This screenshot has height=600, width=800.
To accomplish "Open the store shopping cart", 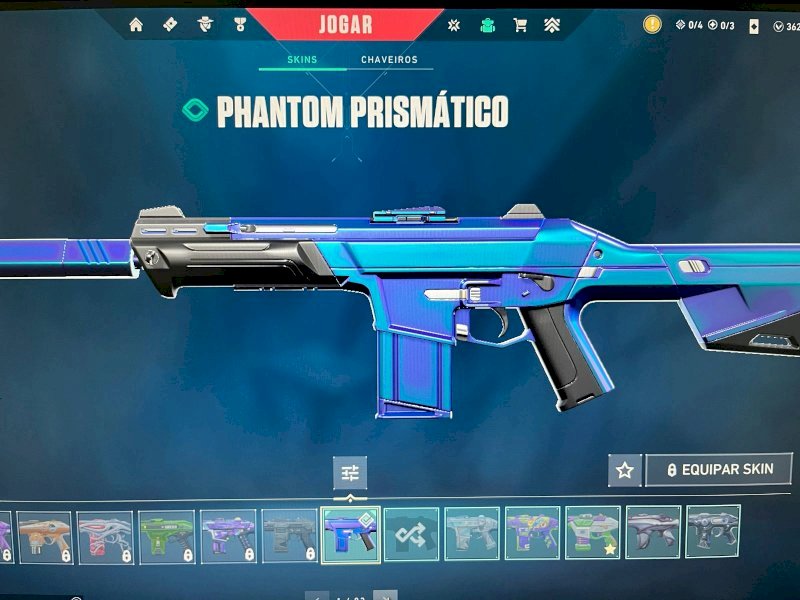I will 520,25.
